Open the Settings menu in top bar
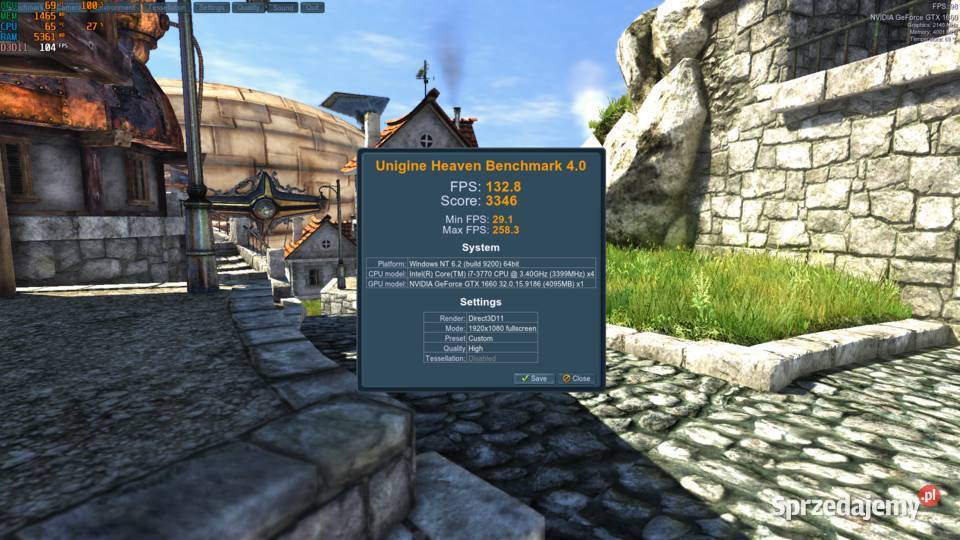Image resolution: width=960 pixels, height=540 pixels. (211, 7)
